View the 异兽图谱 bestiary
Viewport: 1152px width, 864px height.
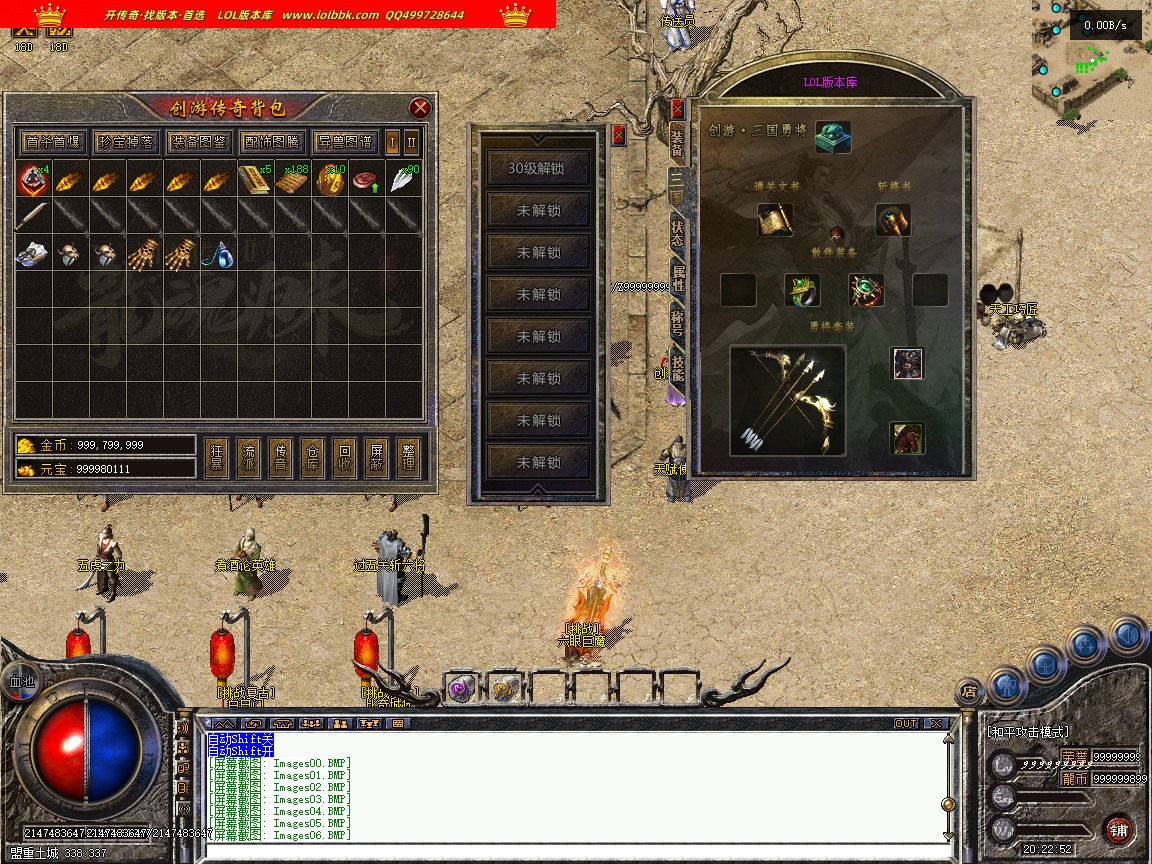click(x=344, y=141)
